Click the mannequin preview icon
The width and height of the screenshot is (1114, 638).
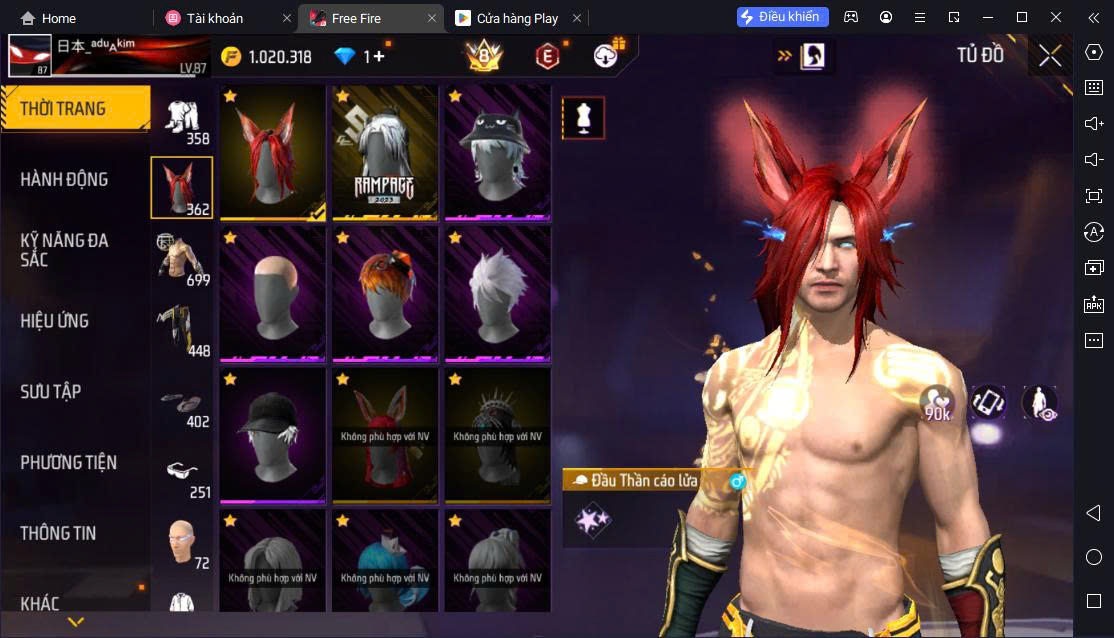tap(582, 118)
